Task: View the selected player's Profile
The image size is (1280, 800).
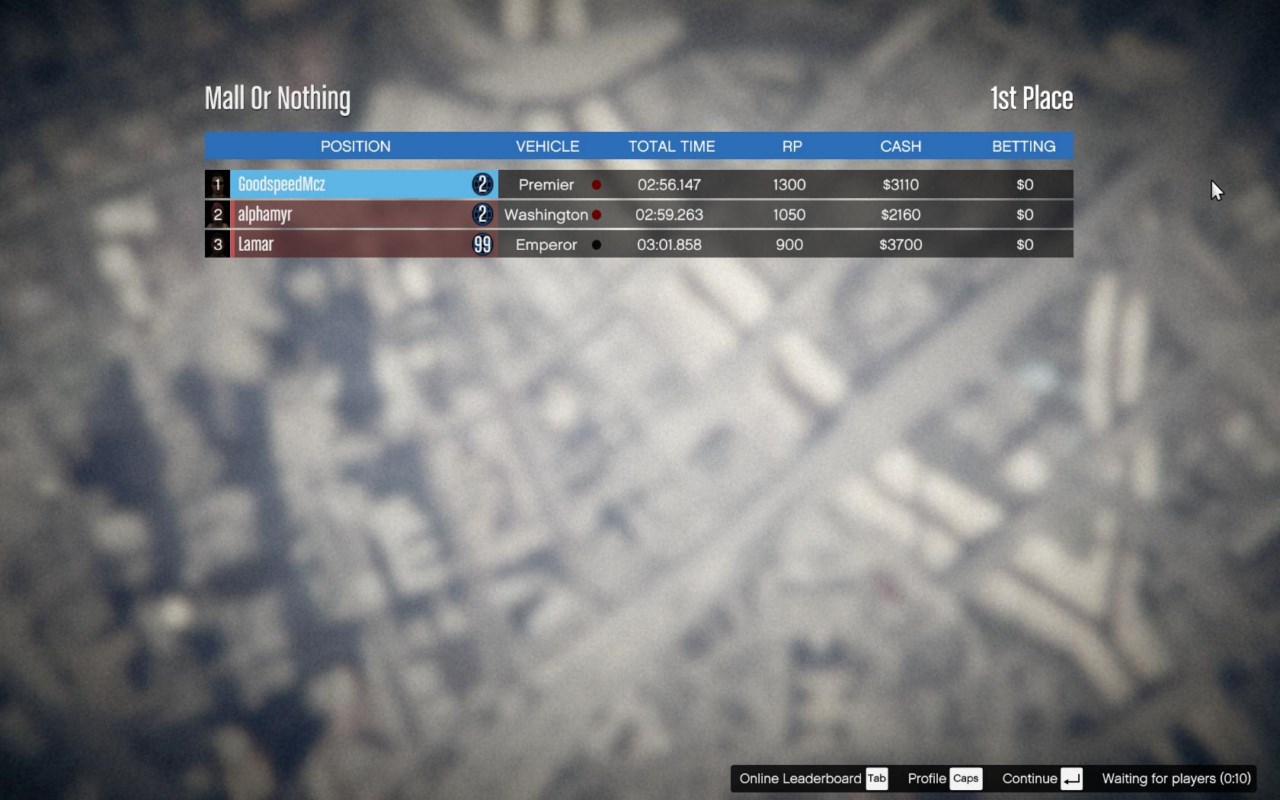Action: (943, 779)
